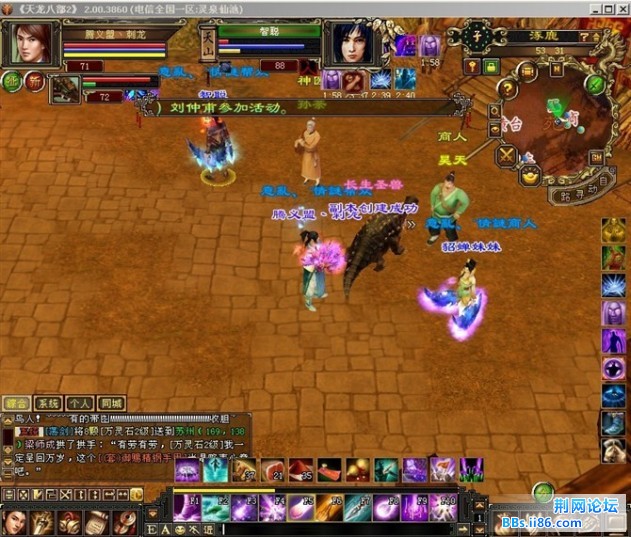
Task: Show the 同城 chat tab
Action: pyautogui.click(x=112, y=403)
